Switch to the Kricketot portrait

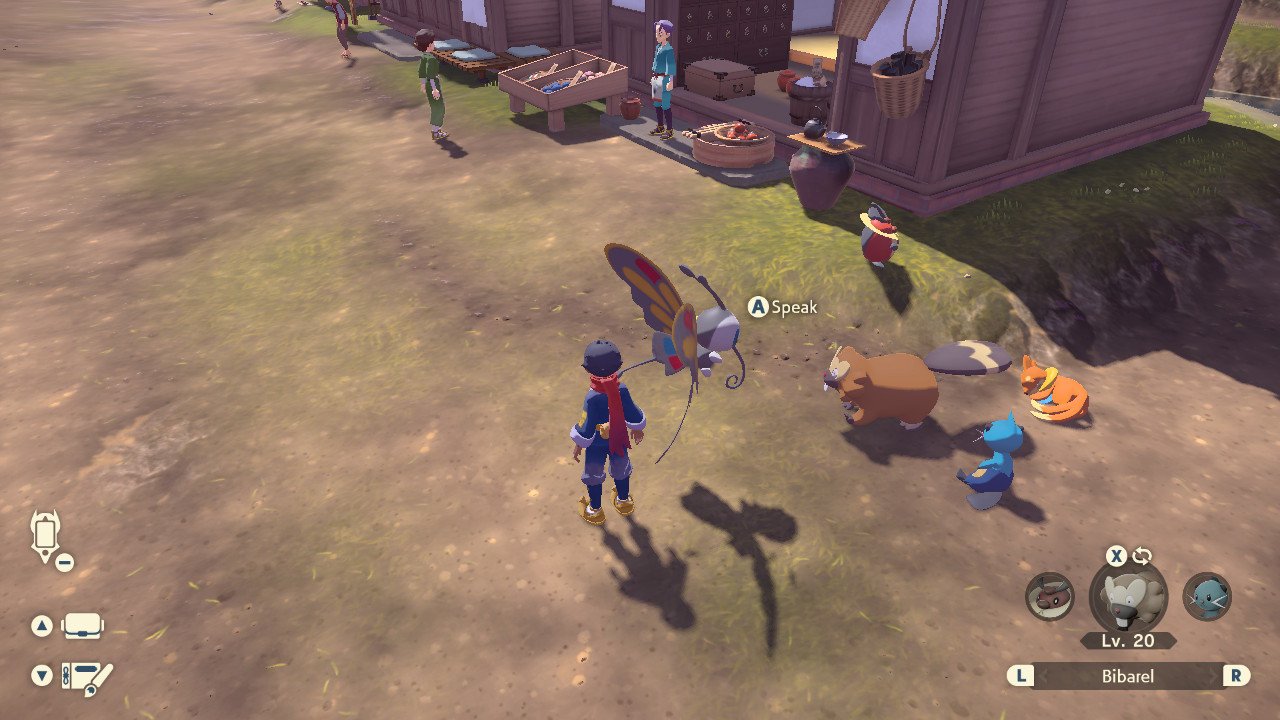point(1049,596)
